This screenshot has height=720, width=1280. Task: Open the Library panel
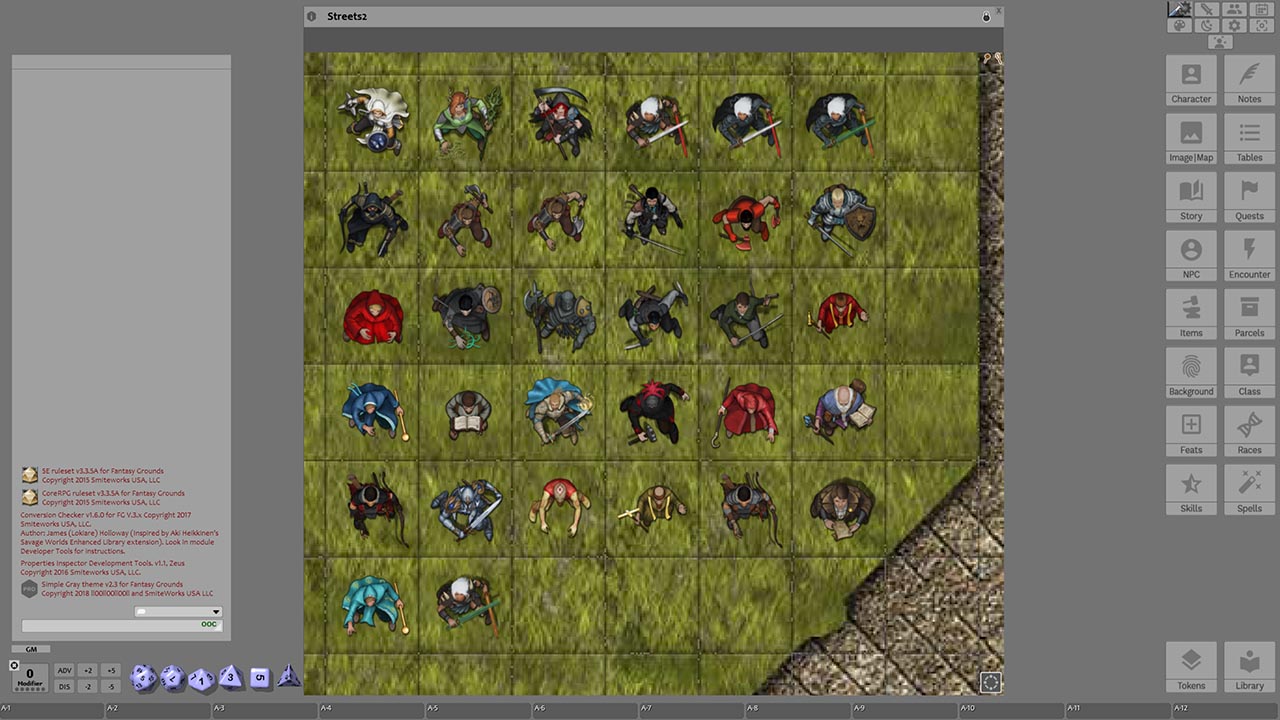click(1249, 665)
